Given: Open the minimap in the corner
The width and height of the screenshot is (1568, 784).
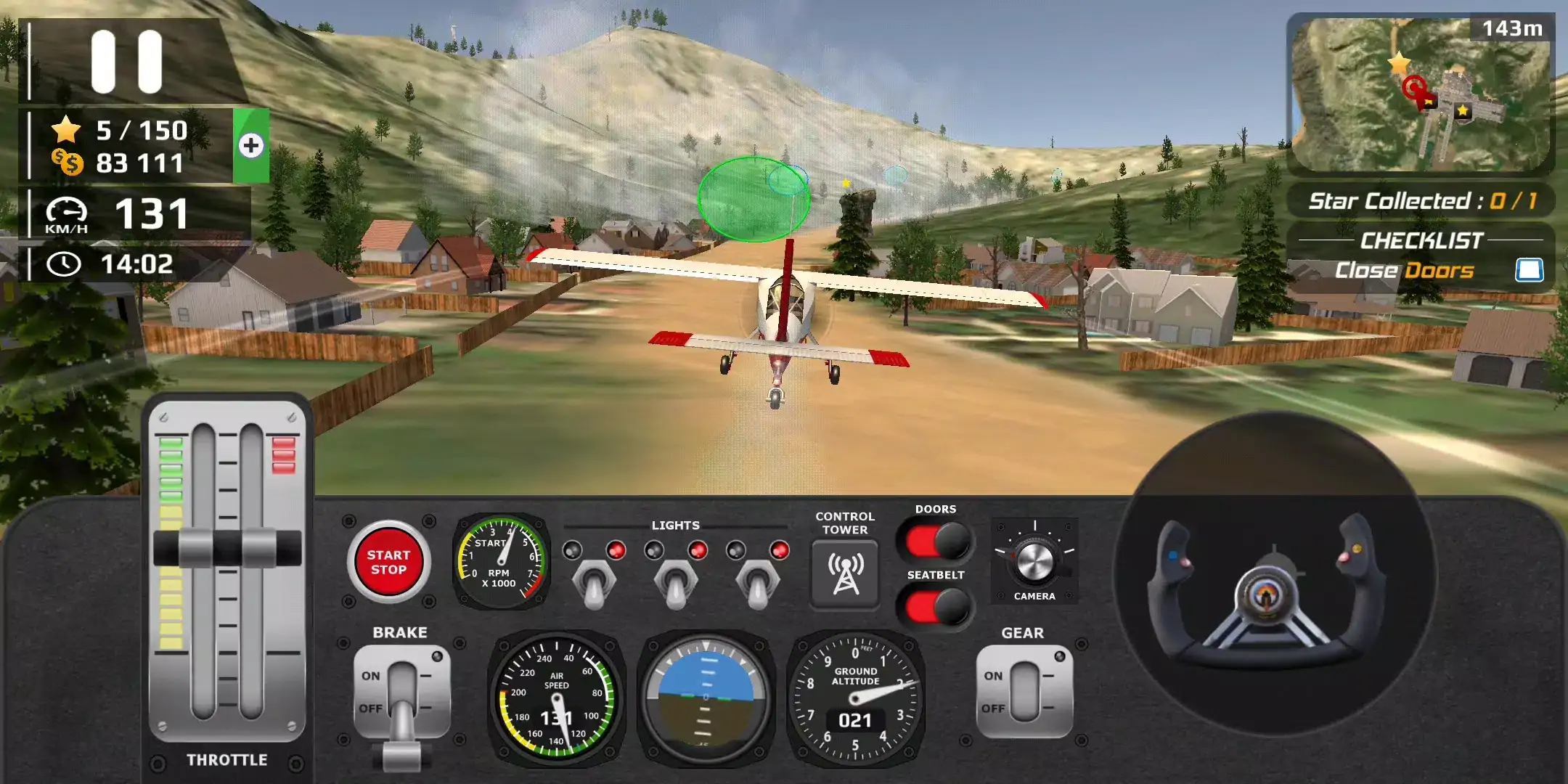Looking at the screenshot, I should tap(1420, 94).
